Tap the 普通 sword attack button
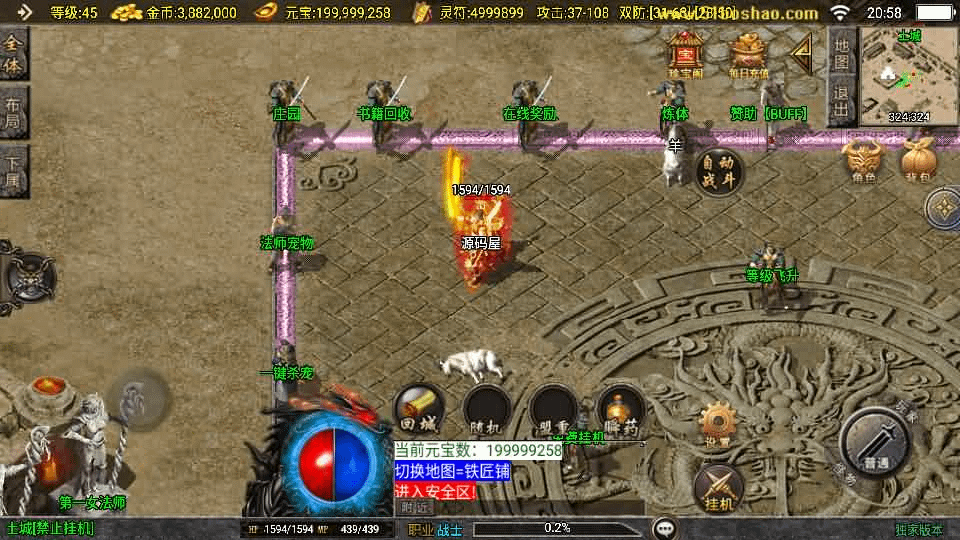 tap(875, 442)
